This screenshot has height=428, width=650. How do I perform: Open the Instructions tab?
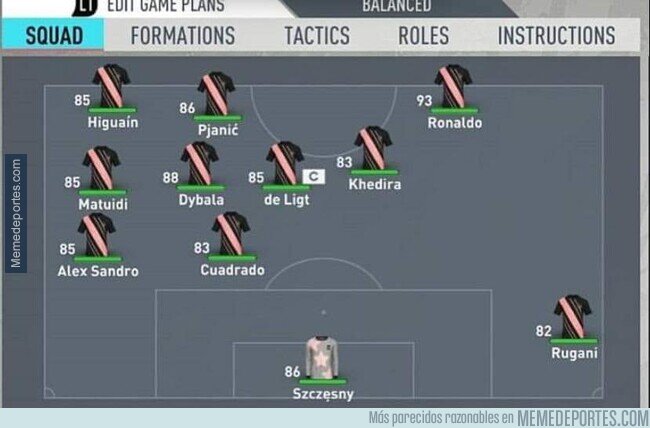coord(556,36)
